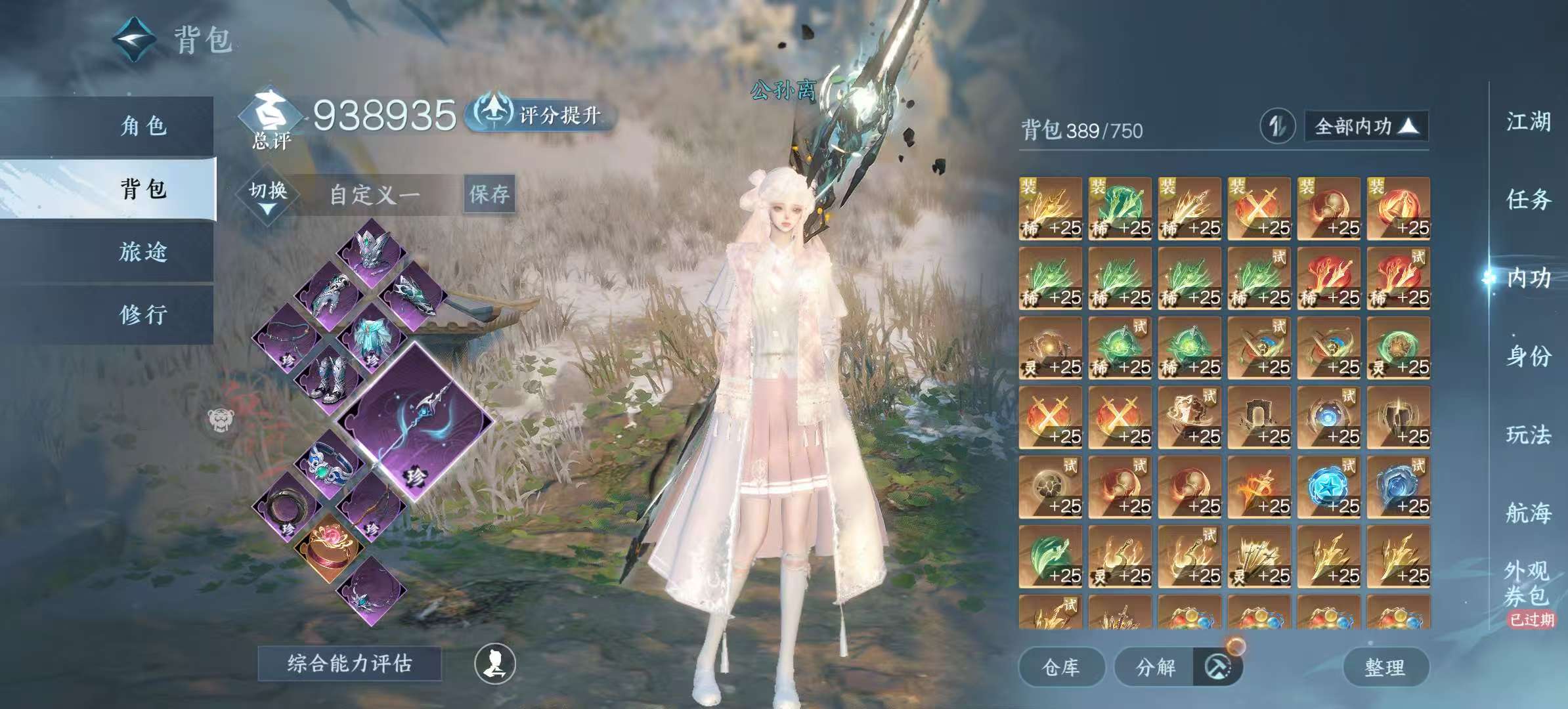Open the 切换 loadout switcher
This screenshot has height=709, width=1568.
coord(268,196)
